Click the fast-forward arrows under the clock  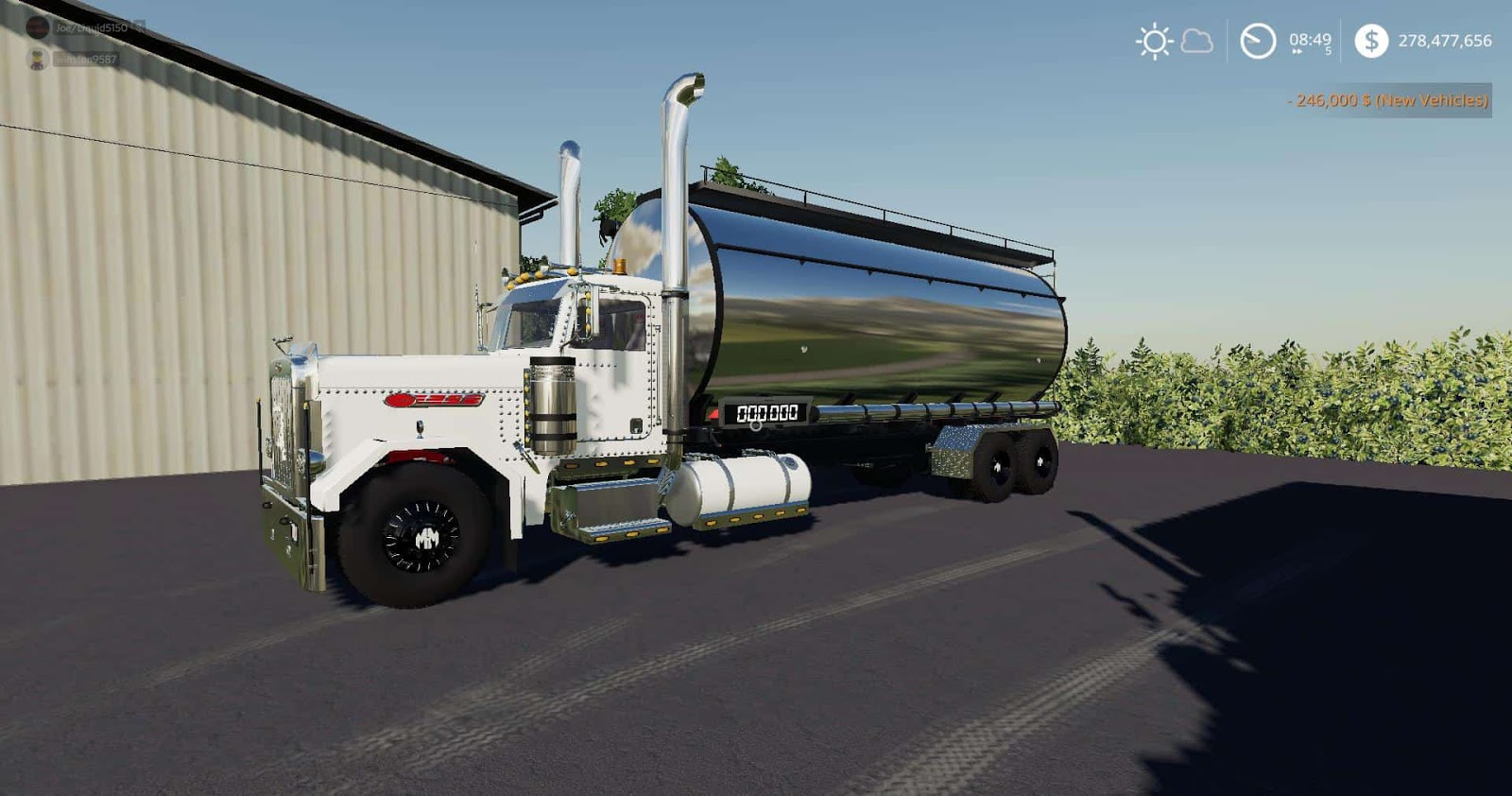1297,51
